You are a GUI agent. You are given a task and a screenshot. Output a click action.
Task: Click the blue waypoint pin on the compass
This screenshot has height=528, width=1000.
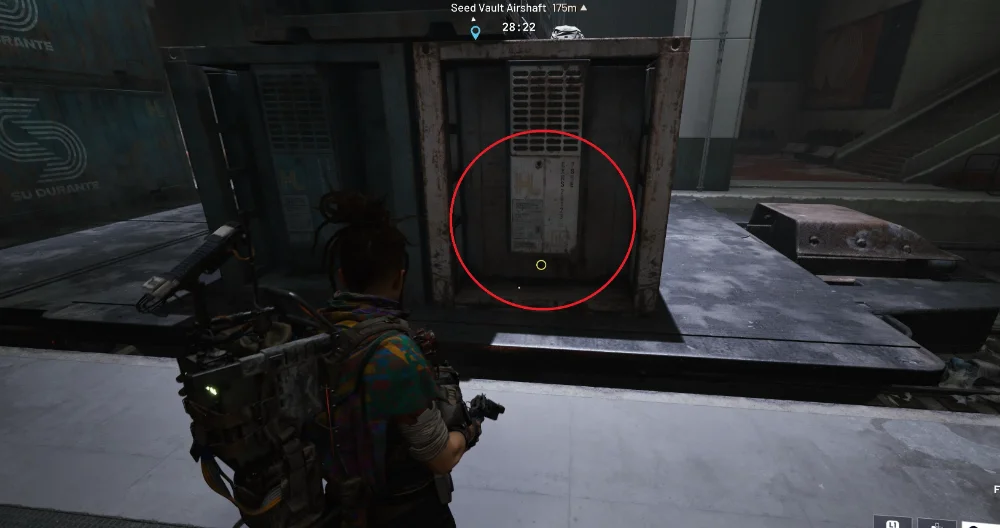click(x=475, y=32)
